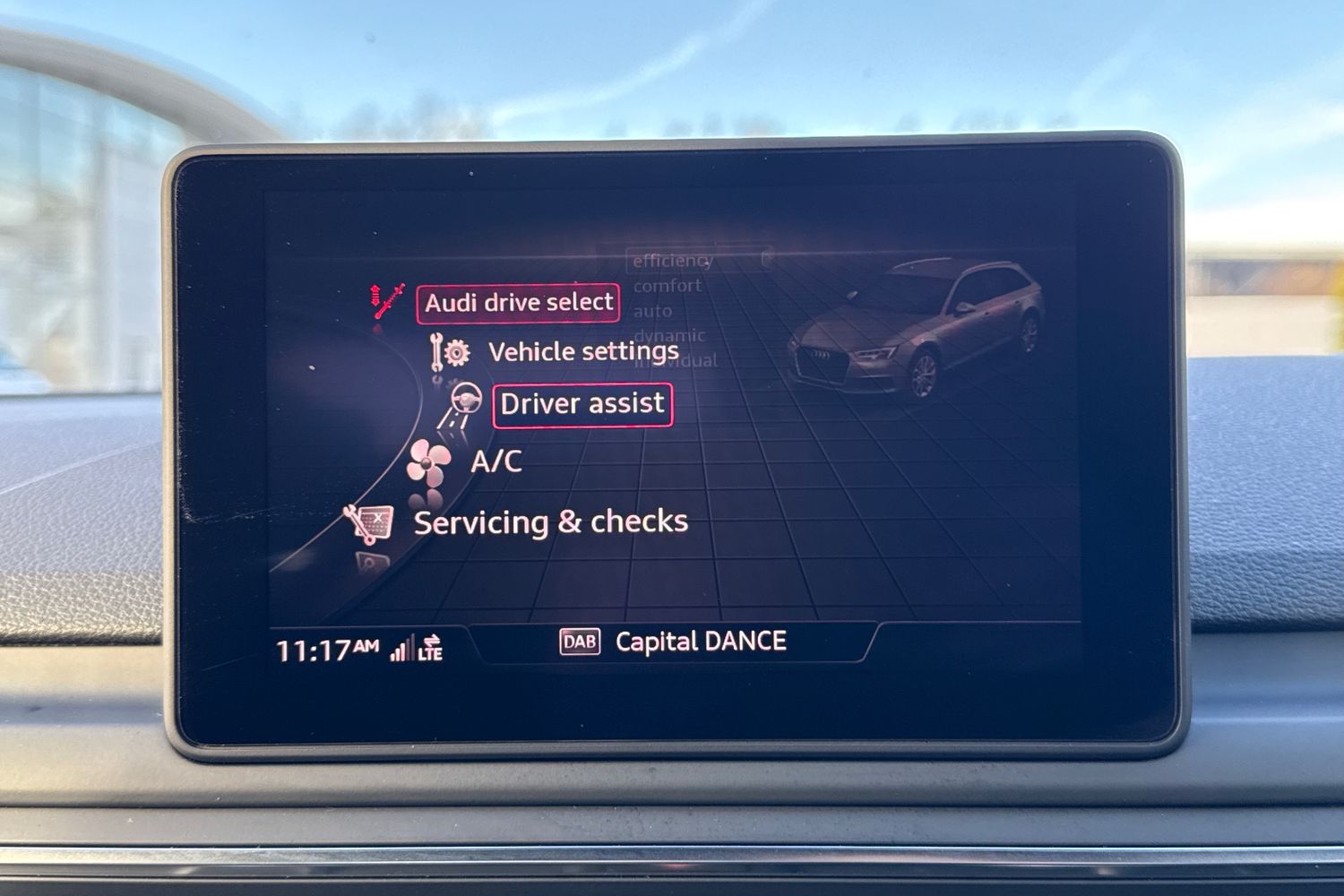Screen dimensions: 1344x896
Task: Click the Capital DANCE station name
Action: [699, 641]
